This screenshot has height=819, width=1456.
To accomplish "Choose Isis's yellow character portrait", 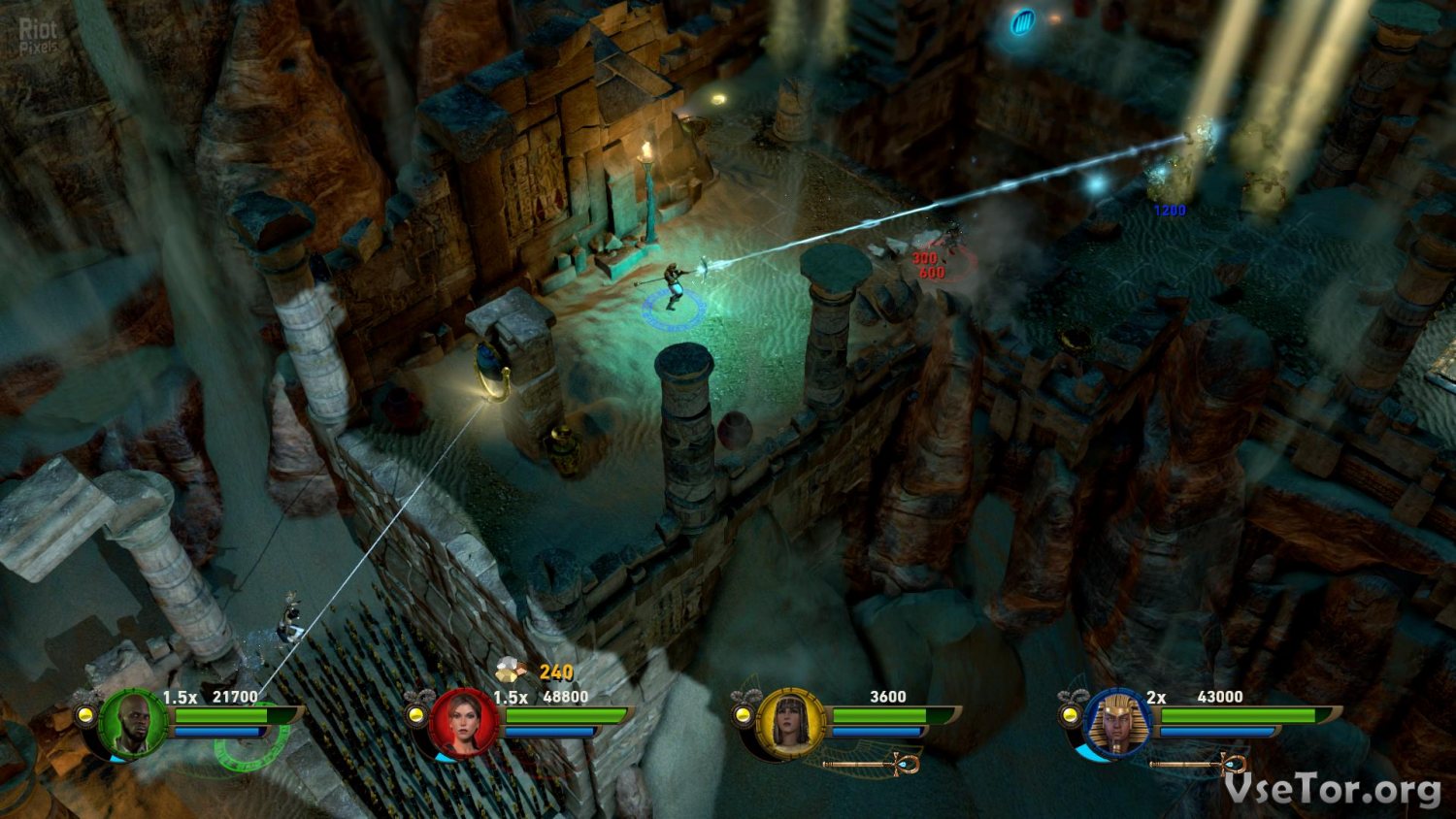I will pyautogui.click(x=791, y=723).
